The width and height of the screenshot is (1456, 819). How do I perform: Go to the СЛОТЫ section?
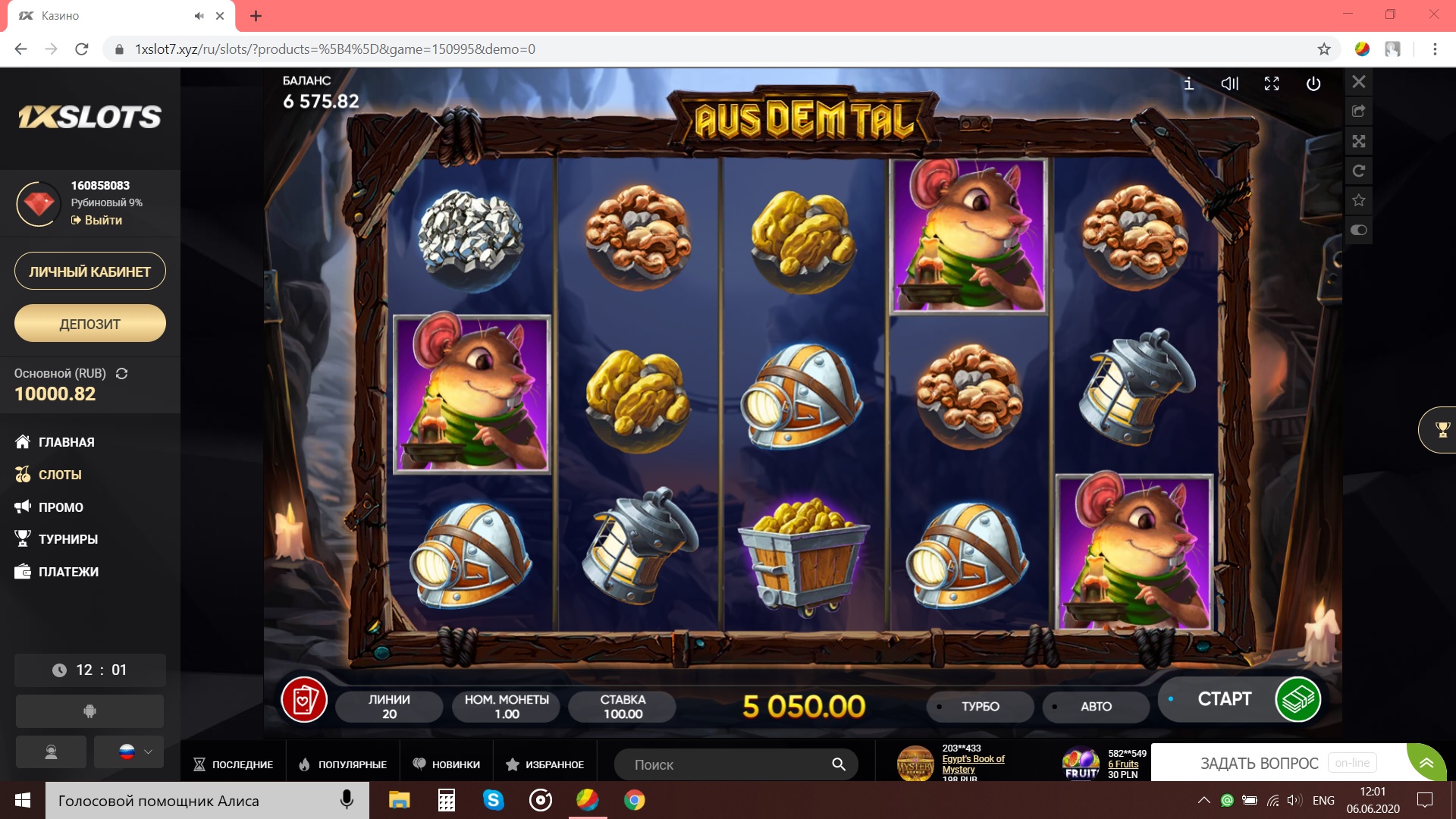[x=59, y=475]
